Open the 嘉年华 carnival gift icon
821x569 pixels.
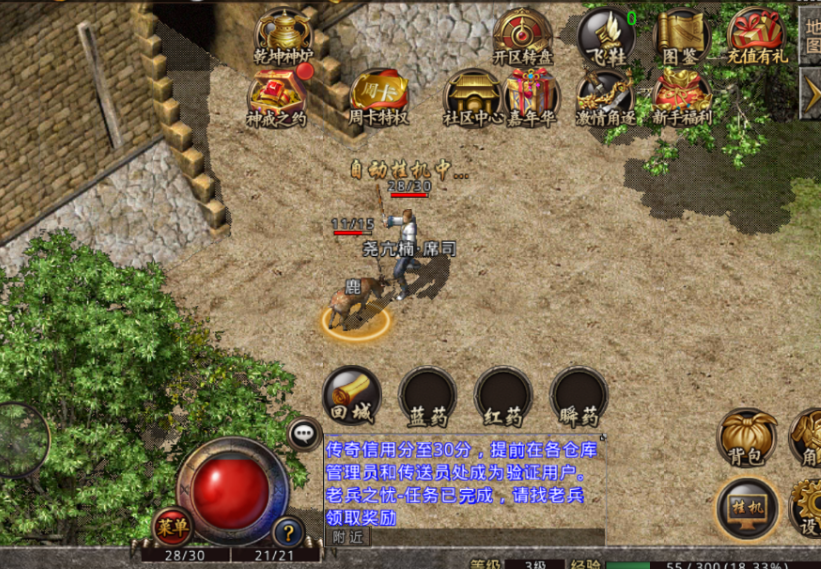(531, 97)
